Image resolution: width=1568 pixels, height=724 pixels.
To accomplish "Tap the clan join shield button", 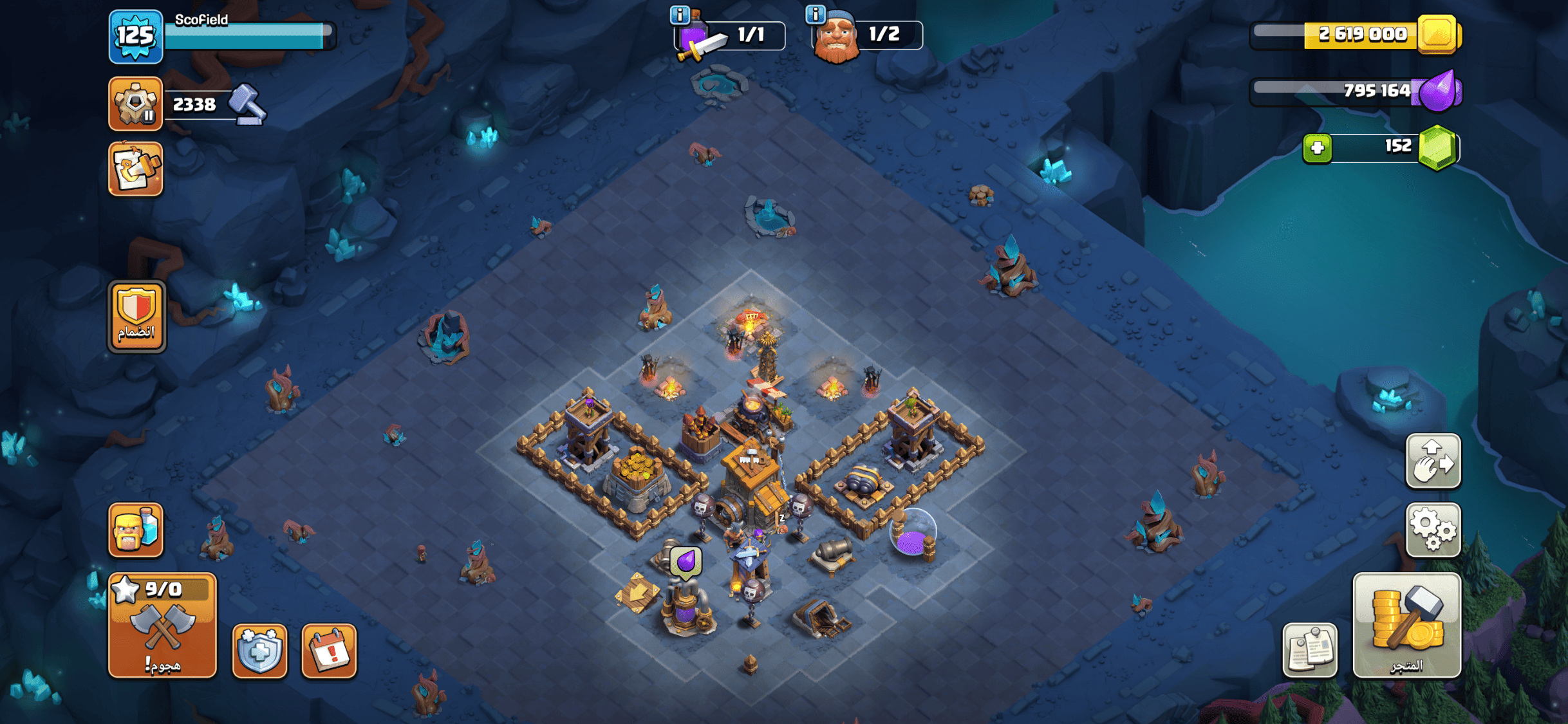I will pos(136,316).
